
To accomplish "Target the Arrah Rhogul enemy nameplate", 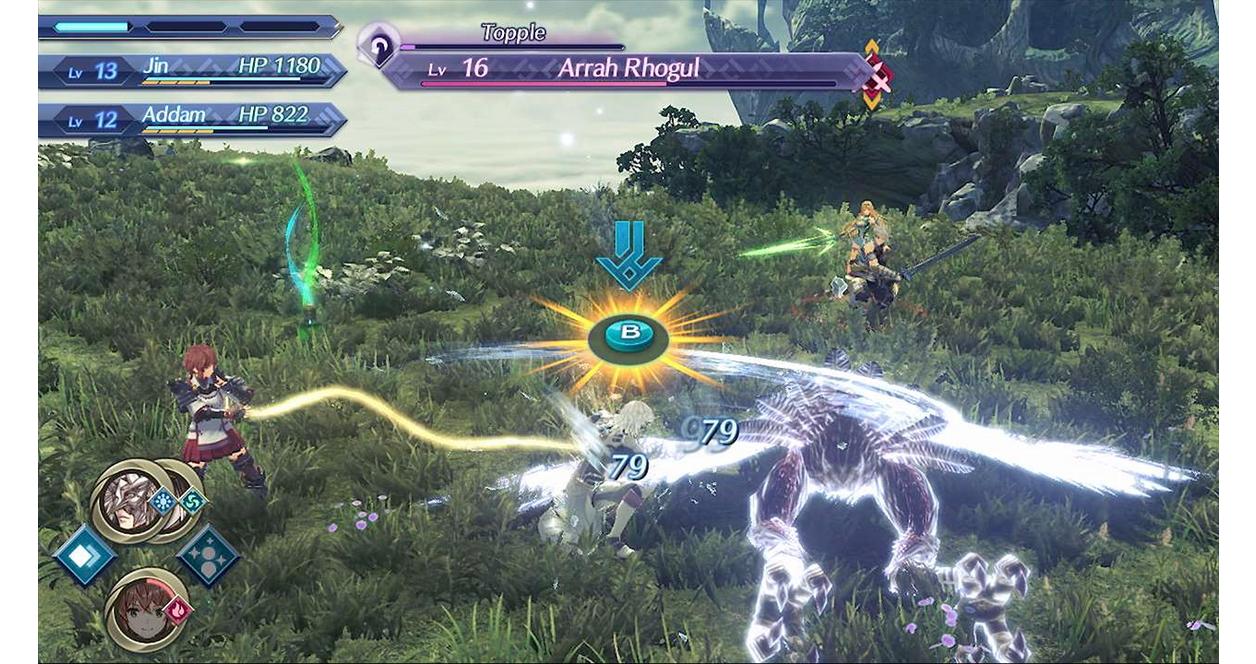I will click(x=630, y=70).
